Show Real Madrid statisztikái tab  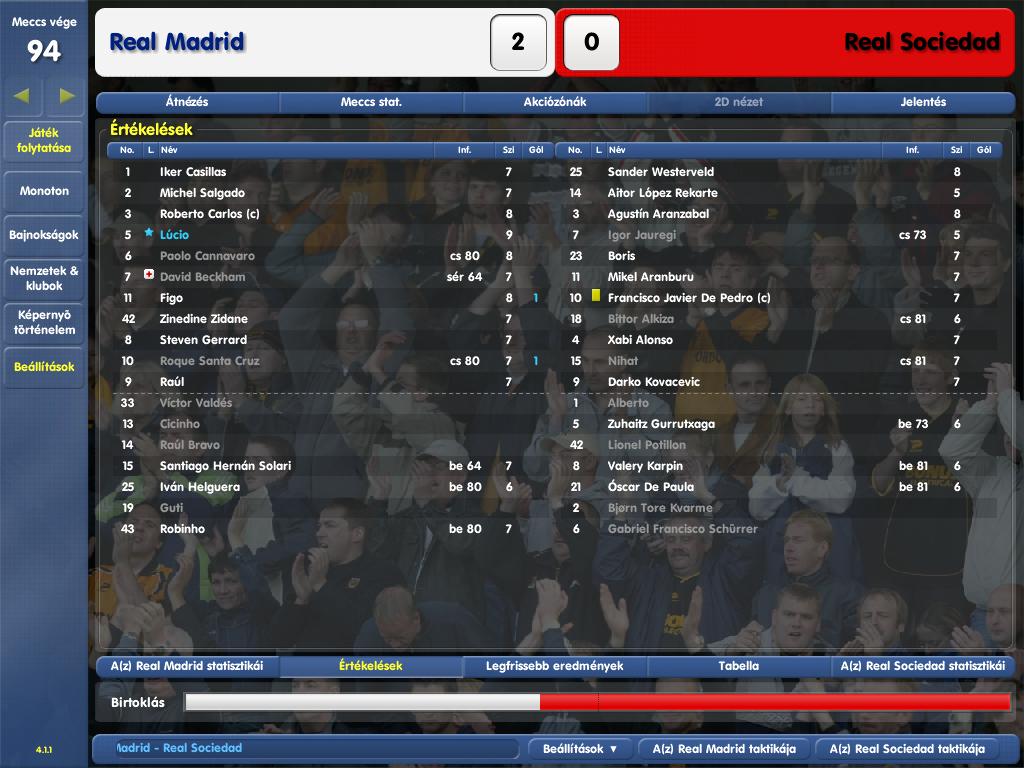pyautogui.click(x=187, y=666)
